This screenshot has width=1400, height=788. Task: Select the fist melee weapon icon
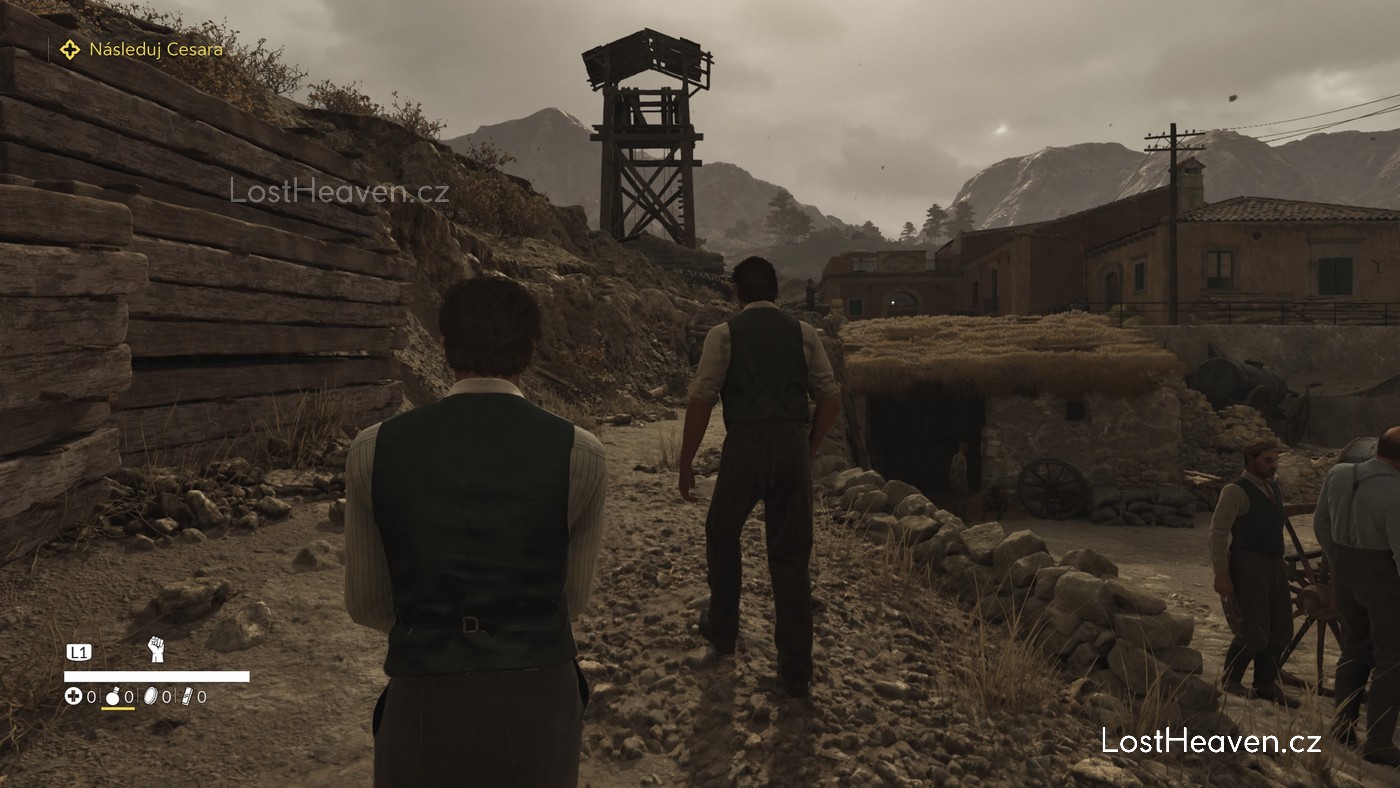click(156, 650)
